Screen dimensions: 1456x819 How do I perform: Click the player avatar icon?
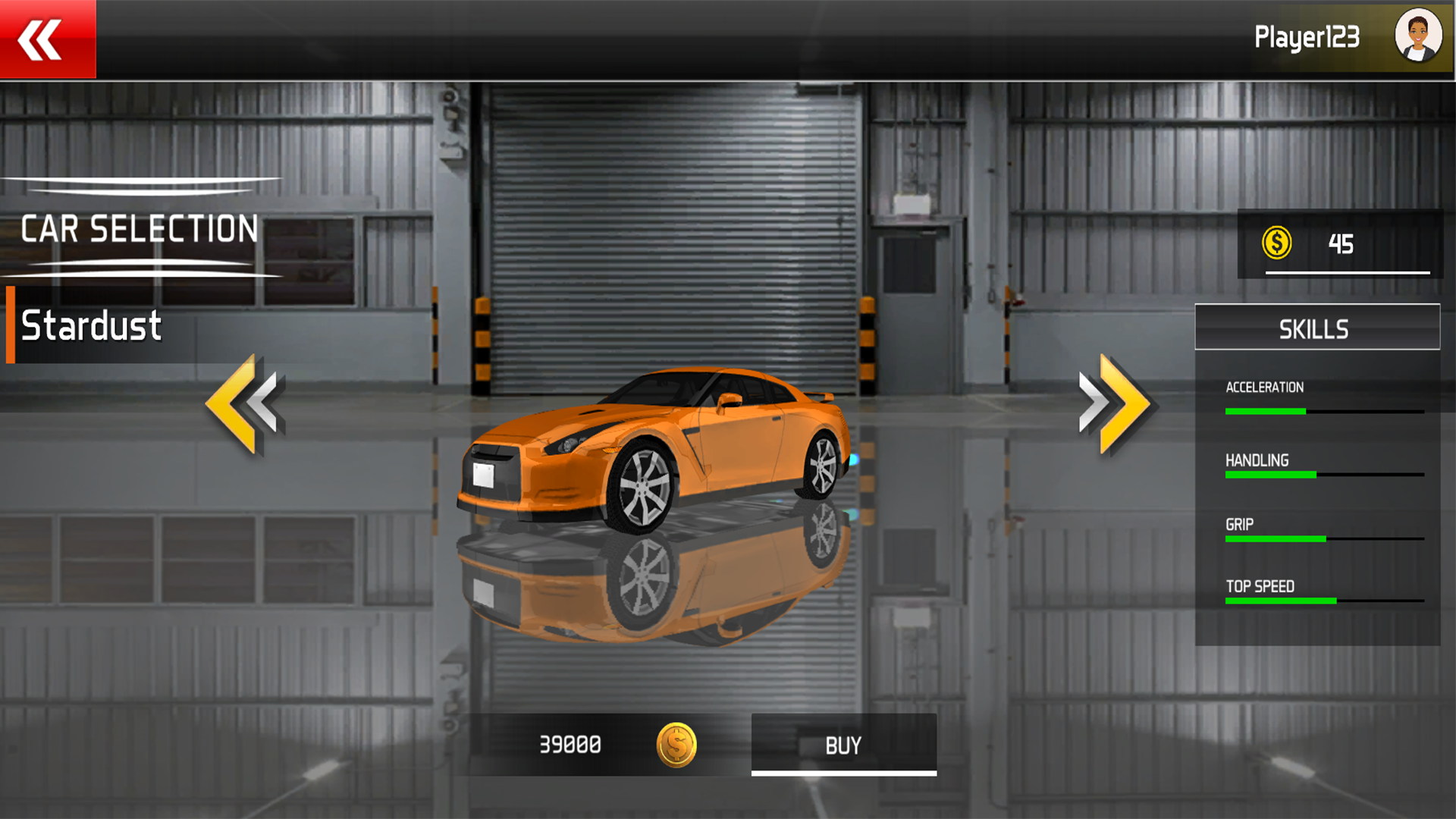point(1417,36)
